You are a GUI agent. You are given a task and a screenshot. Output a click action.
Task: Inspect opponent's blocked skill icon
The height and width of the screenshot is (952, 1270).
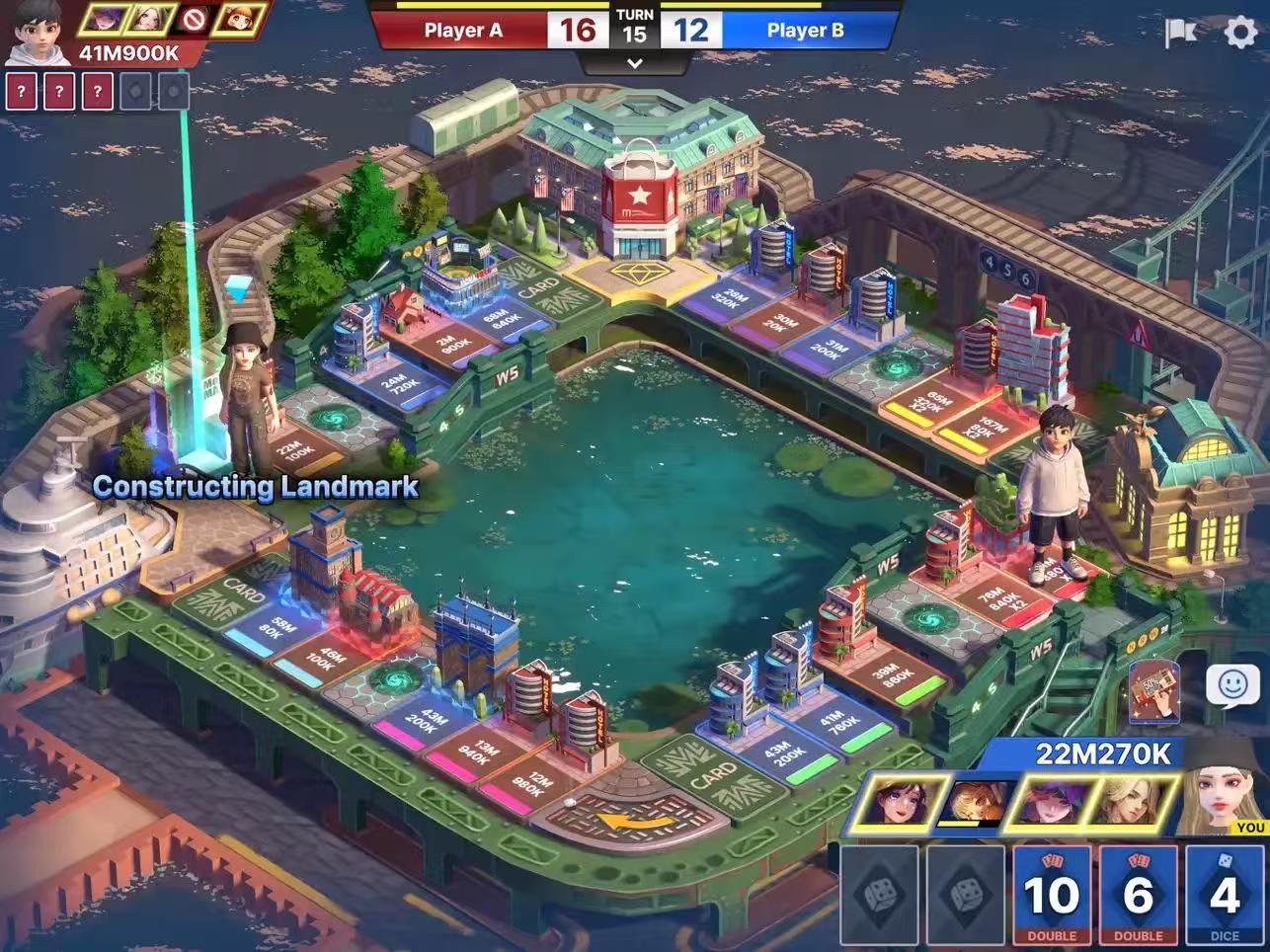tap(194, 19)
